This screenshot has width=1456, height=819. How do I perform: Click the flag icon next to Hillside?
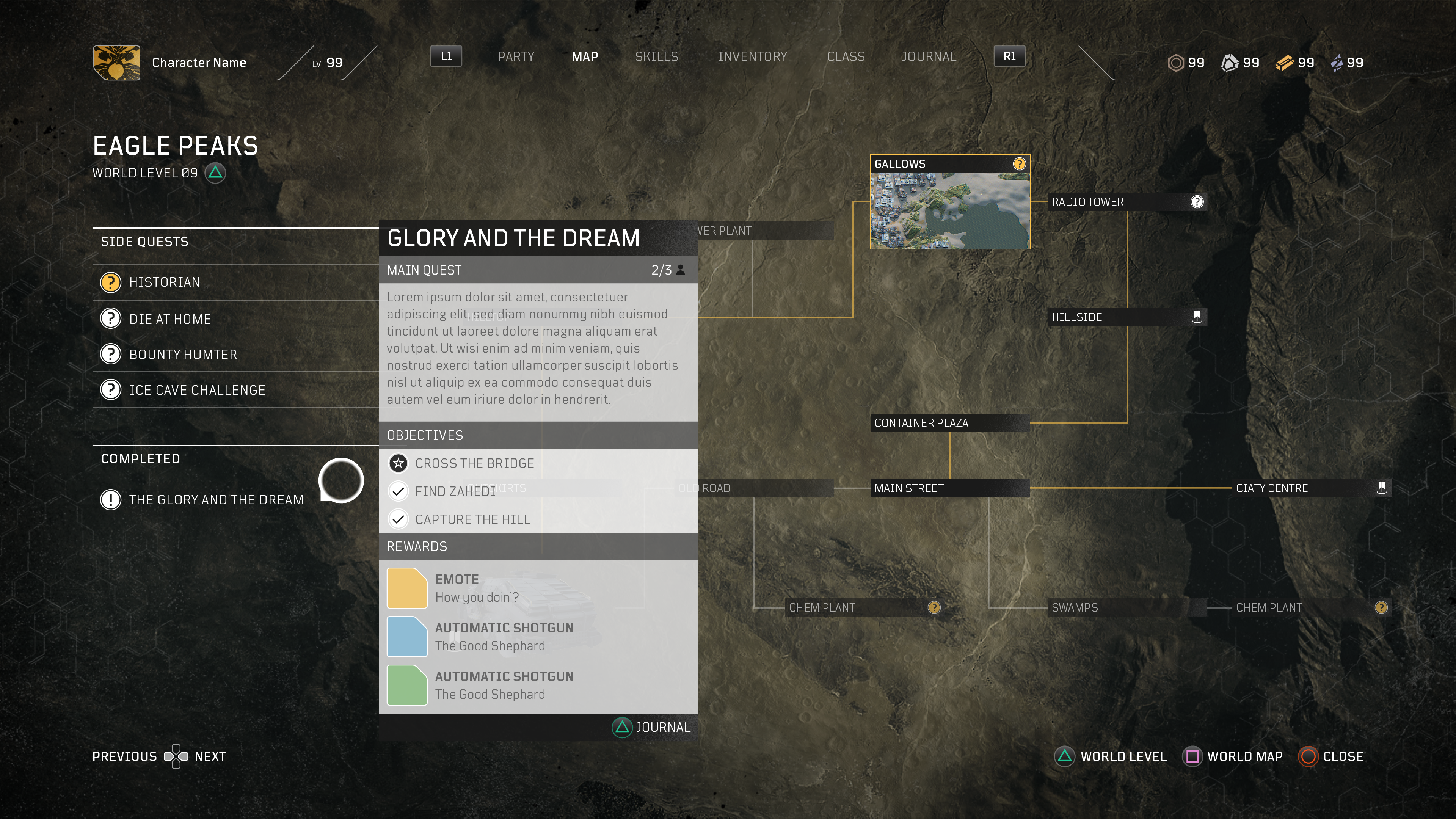(x=1197, y=317)
